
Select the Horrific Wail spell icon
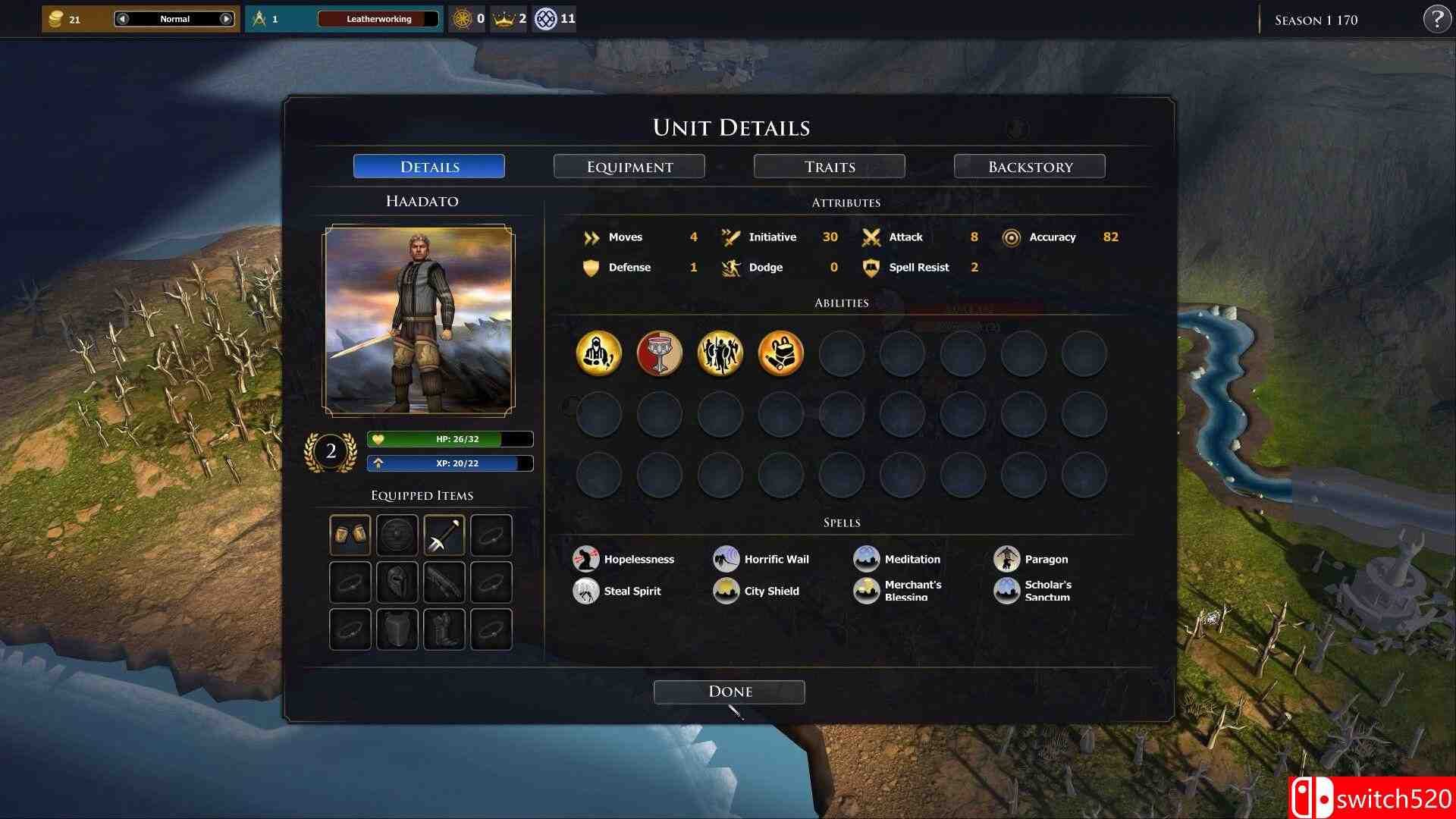(x=726, y=559)
